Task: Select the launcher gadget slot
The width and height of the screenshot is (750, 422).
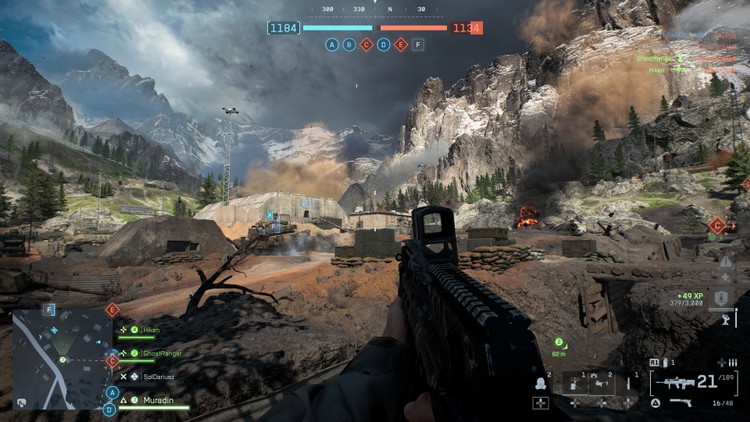Action: pyautogui.click(x=602, y=382)
